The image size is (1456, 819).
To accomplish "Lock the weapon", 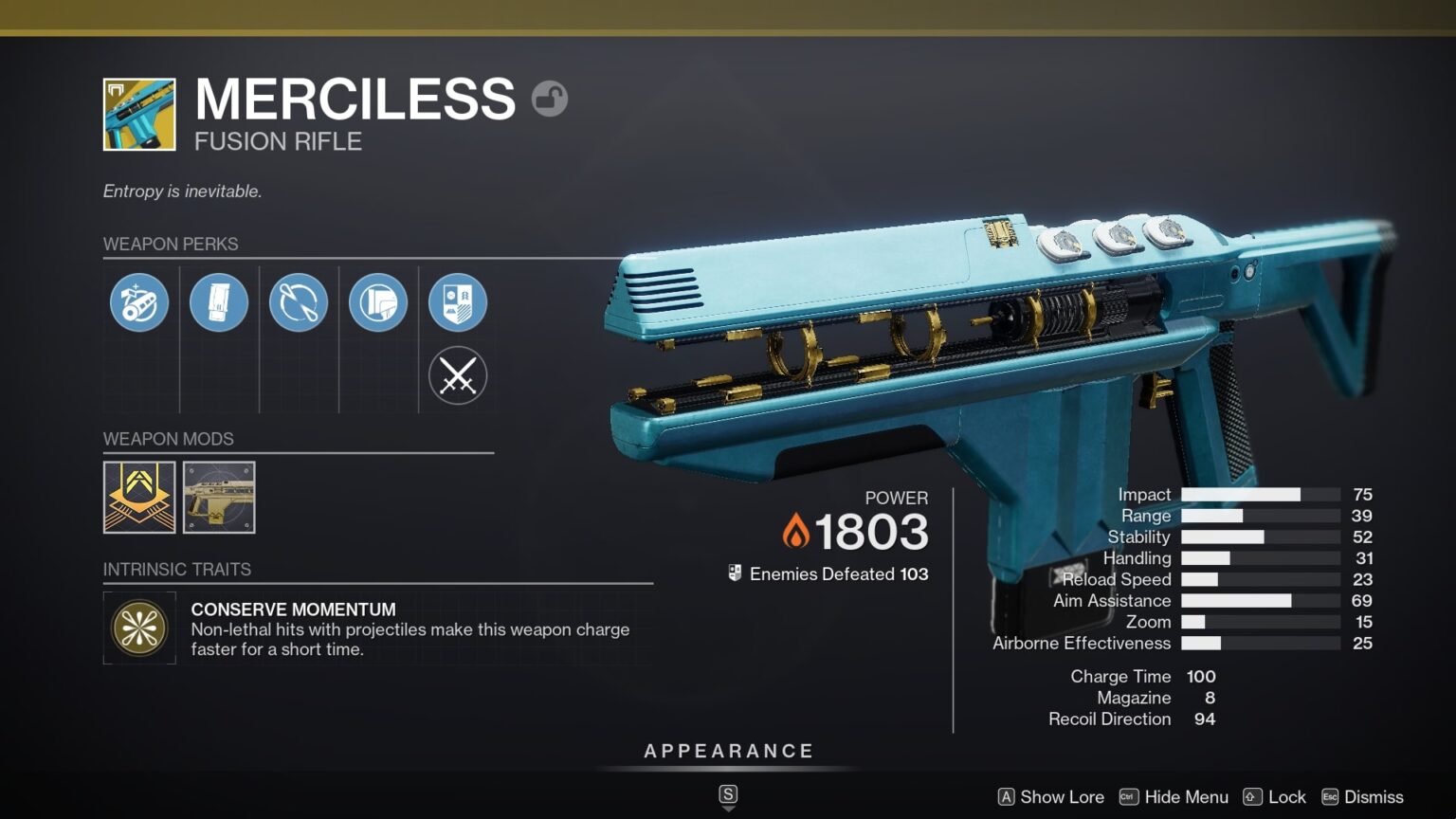I will point(1274,797).
